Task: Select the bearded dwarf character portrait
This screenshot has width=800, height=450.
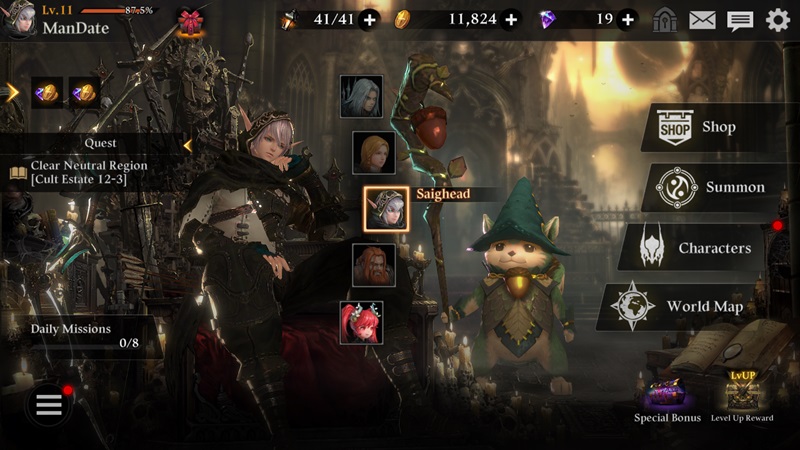Action: 373,265
